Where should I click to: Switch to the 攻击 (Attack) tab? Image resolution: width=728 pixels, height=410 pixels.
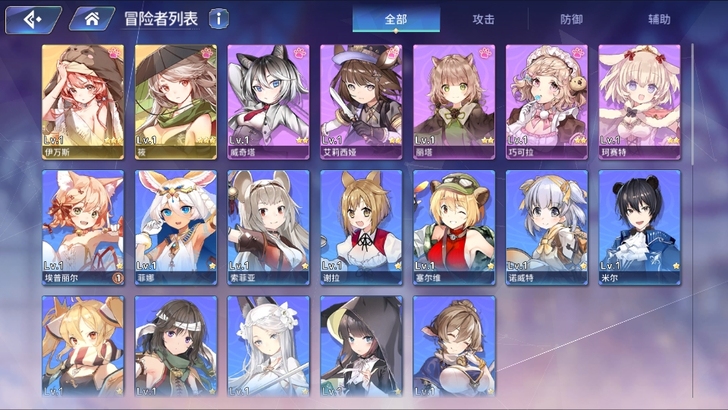(483, 19)
